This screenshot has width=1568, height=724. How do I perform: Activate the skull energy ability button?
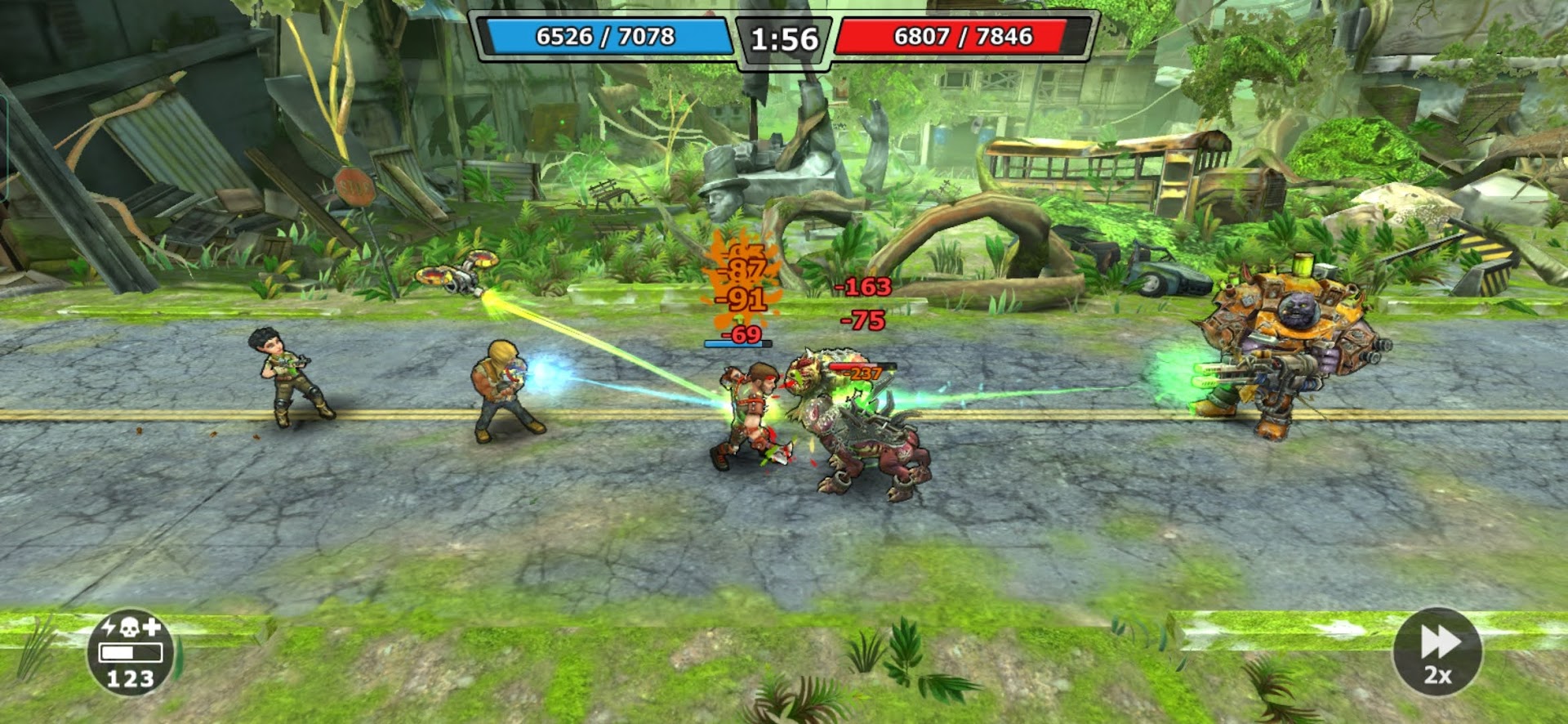pos(131,652)
